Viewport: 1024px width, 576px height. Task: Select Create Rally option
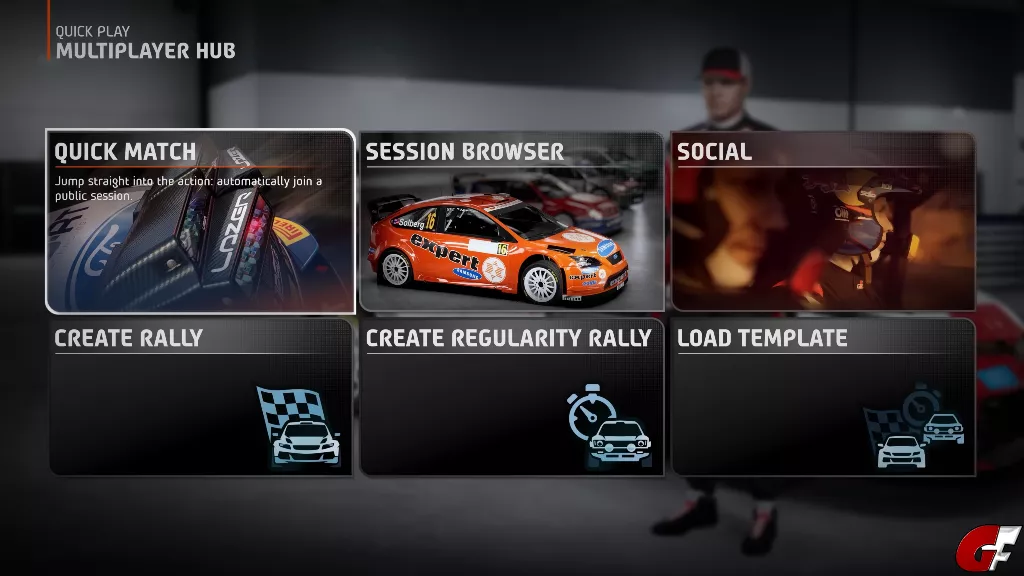point(200,397)
